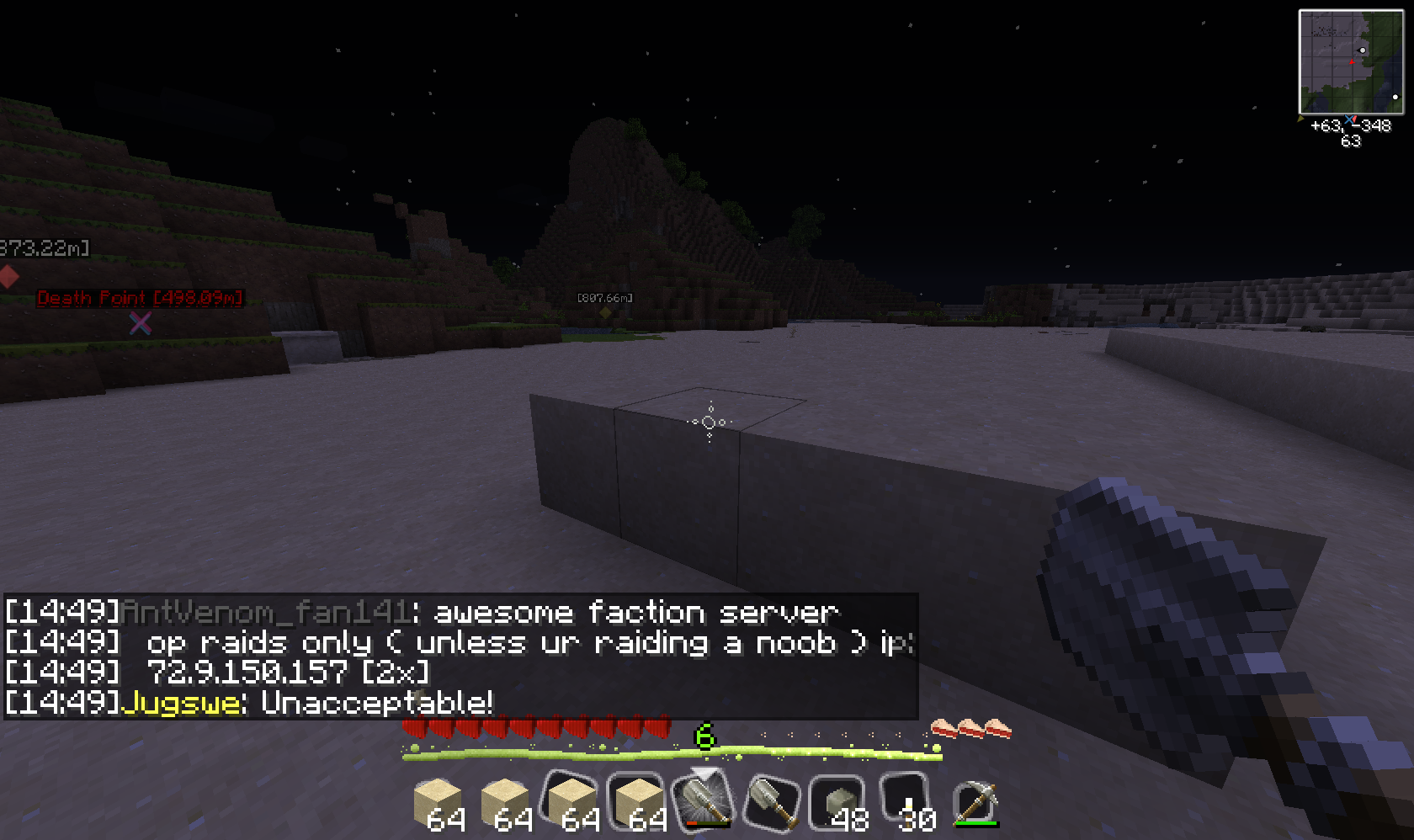Click AntVenom_fan141's name in chat
Viewport: 1414px width, 840px height.
tap(266, 612)
